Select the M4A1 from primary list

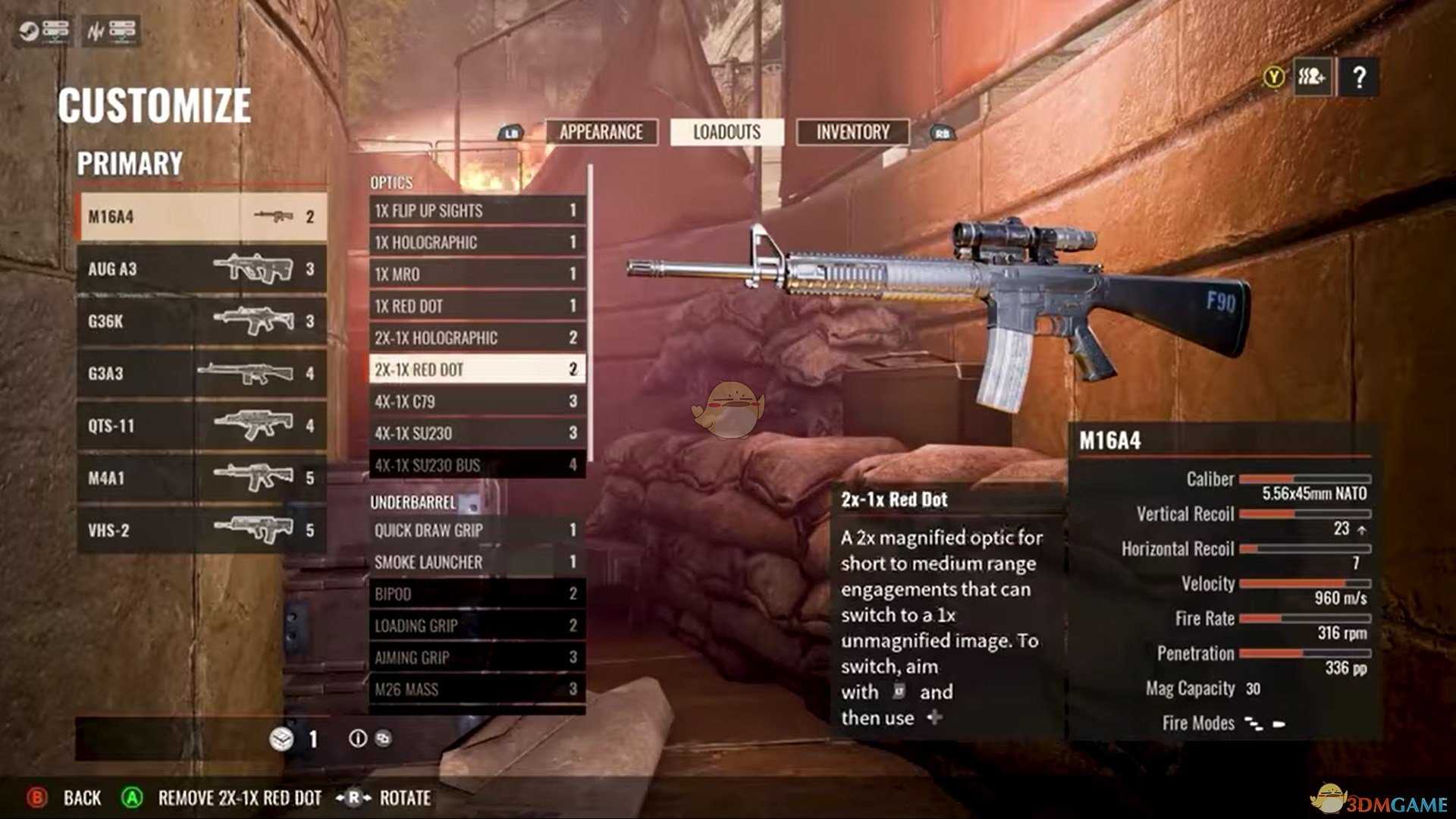(x=202, y=479)
